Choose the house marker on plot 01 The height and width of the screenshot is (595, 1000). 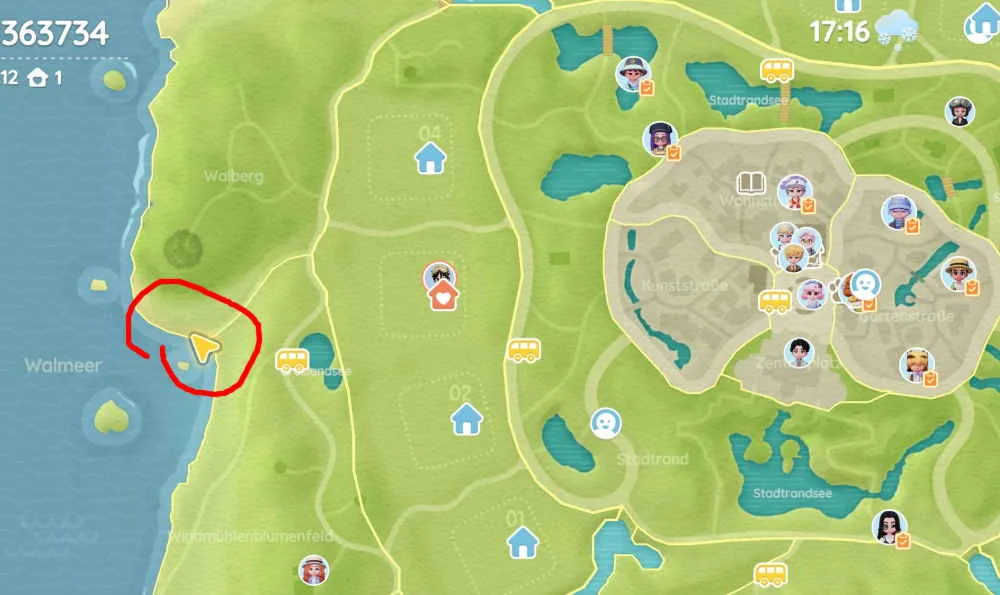coord(522,543)
